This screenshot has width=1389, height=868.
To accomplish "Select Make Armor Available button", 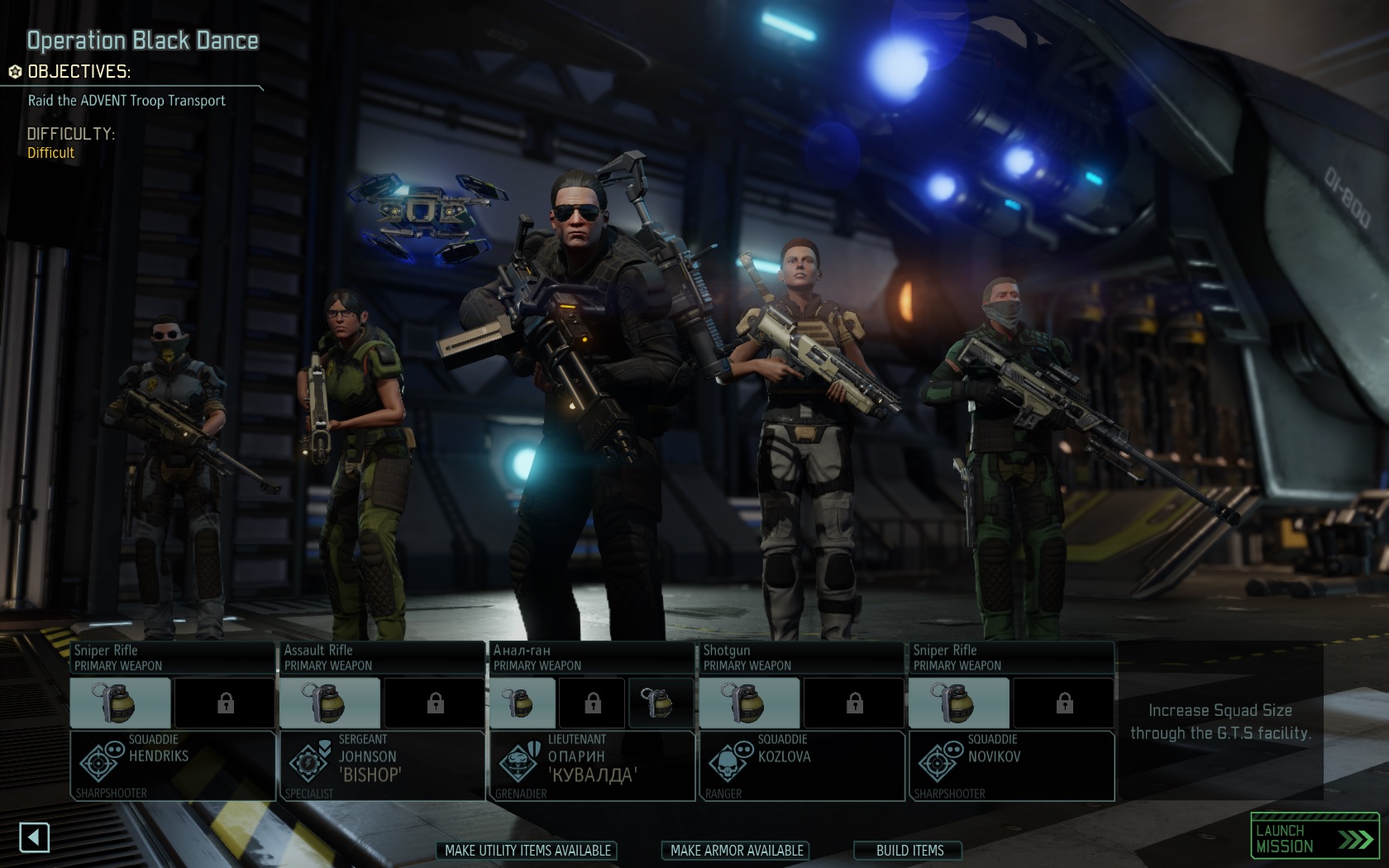I will tap(737, 851).
